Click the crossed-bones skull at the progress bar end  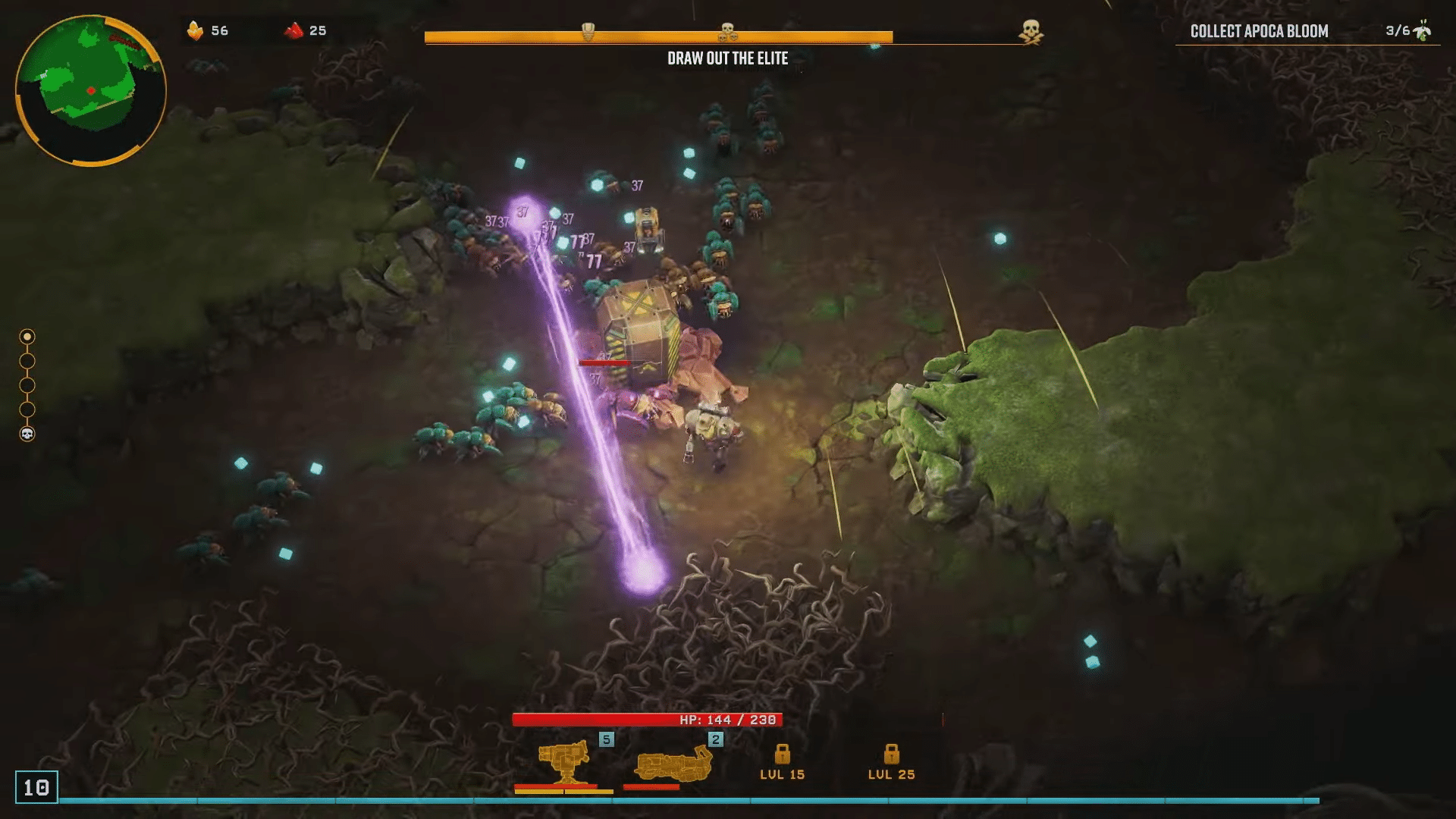pos(1033,31)
